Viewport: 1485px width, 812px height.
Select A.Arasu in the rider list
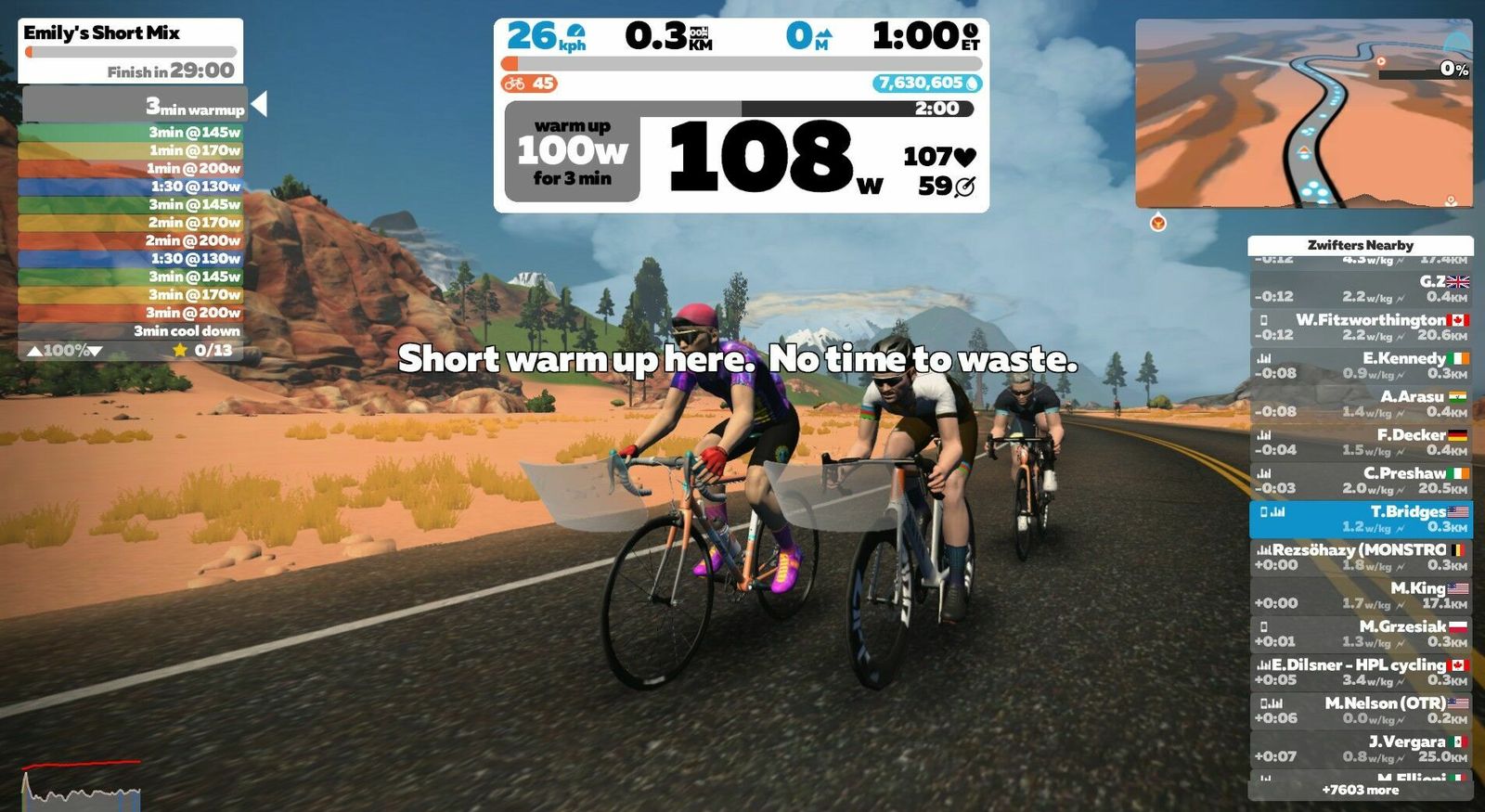coord(1361,404)
